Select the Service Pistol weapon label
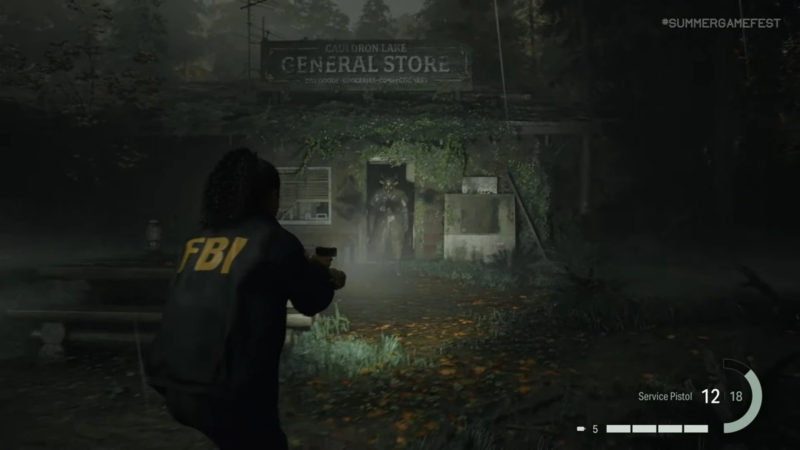 (x=664, y=397)
